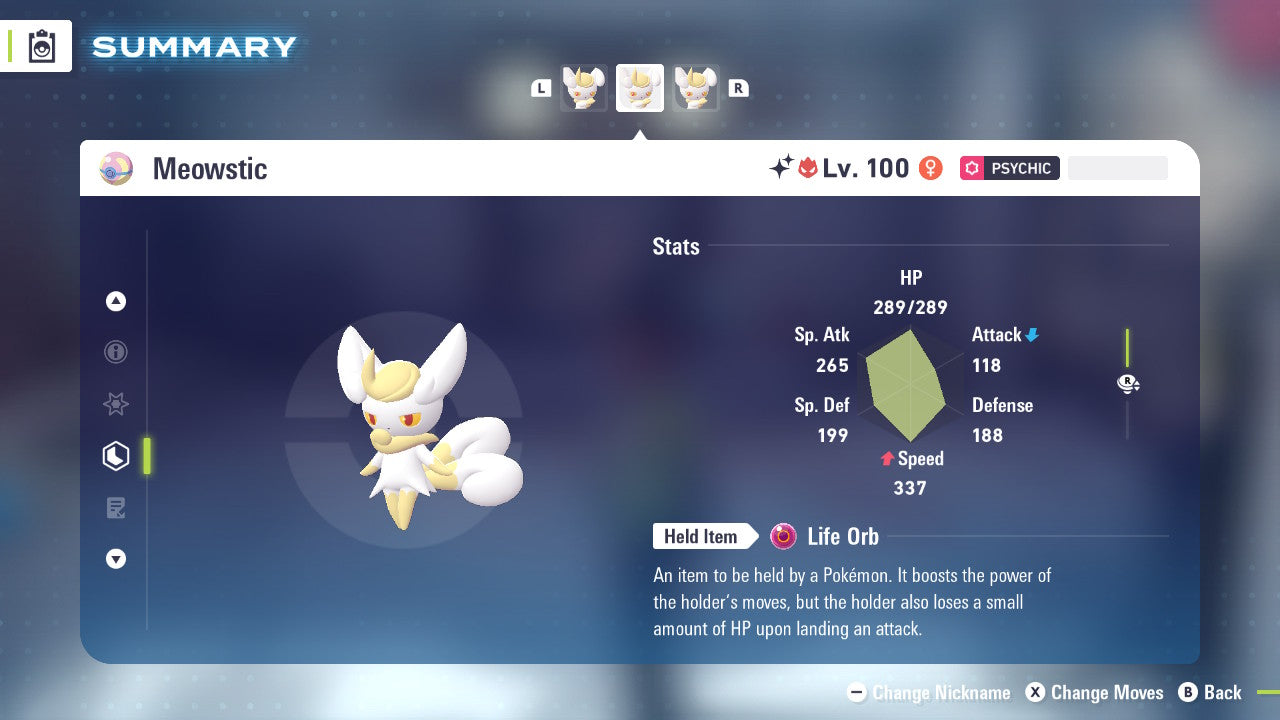The width and height of the screenshot is (1280, 720).
Task: Expand the down arrow below the sidebar icons
Action: pos(115,559)
